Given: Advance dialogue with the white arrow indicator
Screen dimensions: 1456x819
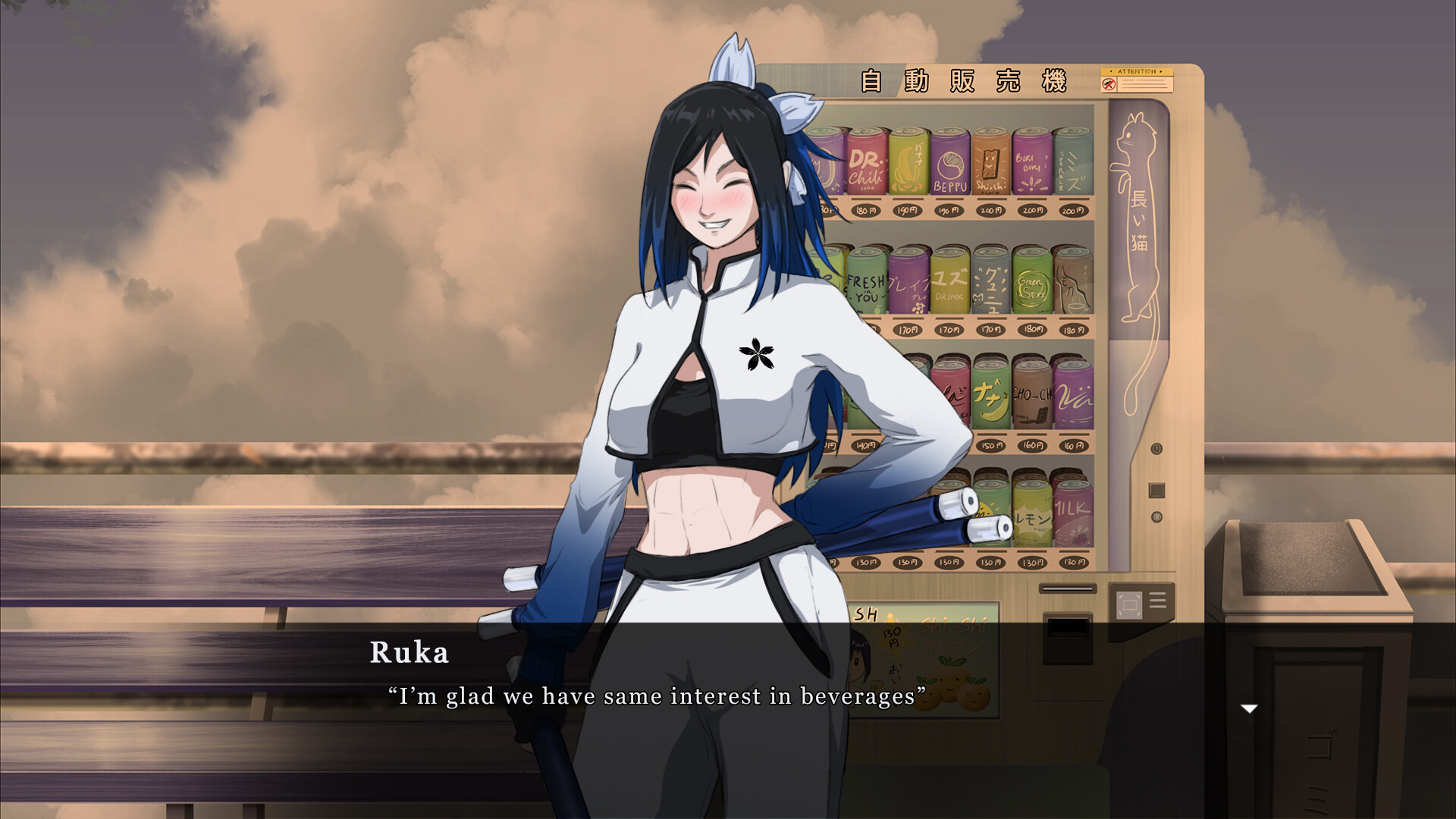Looking at the screenshot, I should pyautogui.click(x=1248, y=709).
